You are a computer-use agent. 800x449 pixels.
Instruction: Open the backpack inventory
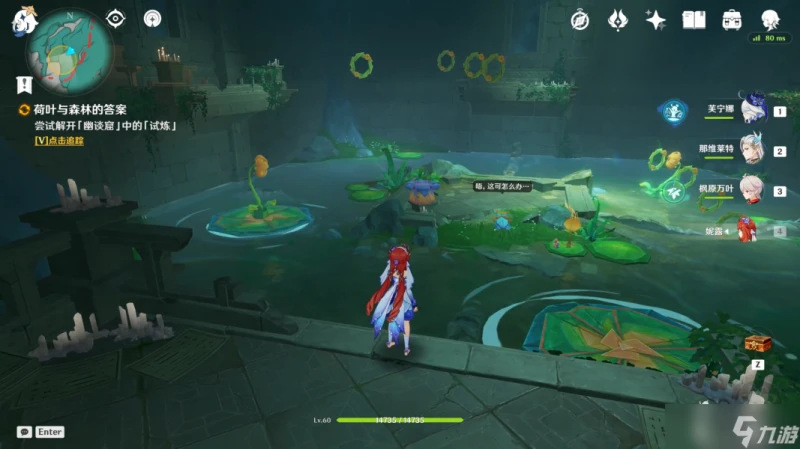tap(732, 19)
